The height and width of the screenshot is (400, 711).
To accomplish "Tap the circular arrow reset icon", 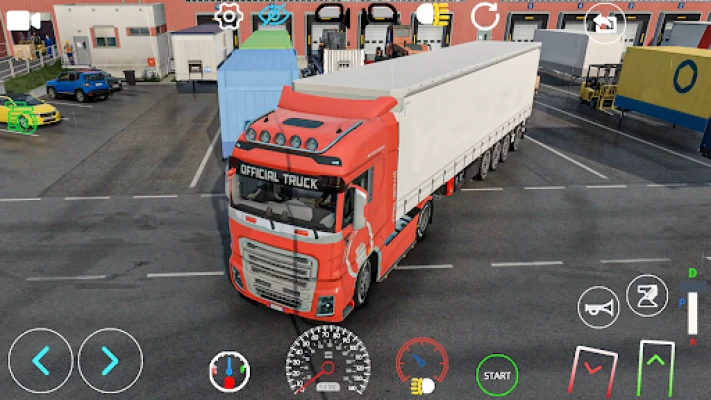I will click(x=485, y=15).
